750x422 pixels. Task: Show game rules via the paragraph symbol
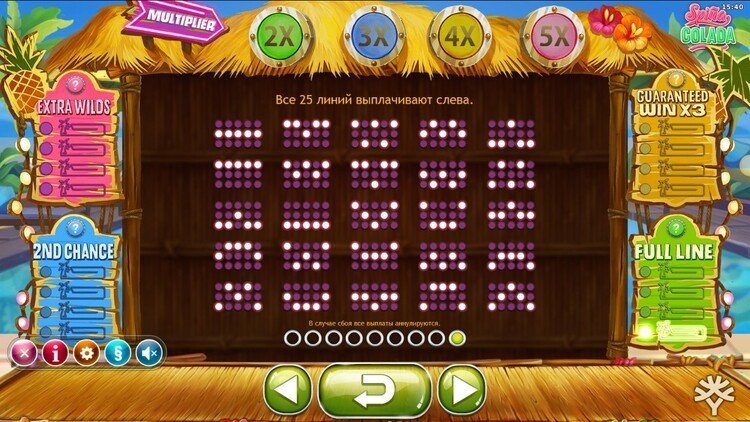(118, 352)
